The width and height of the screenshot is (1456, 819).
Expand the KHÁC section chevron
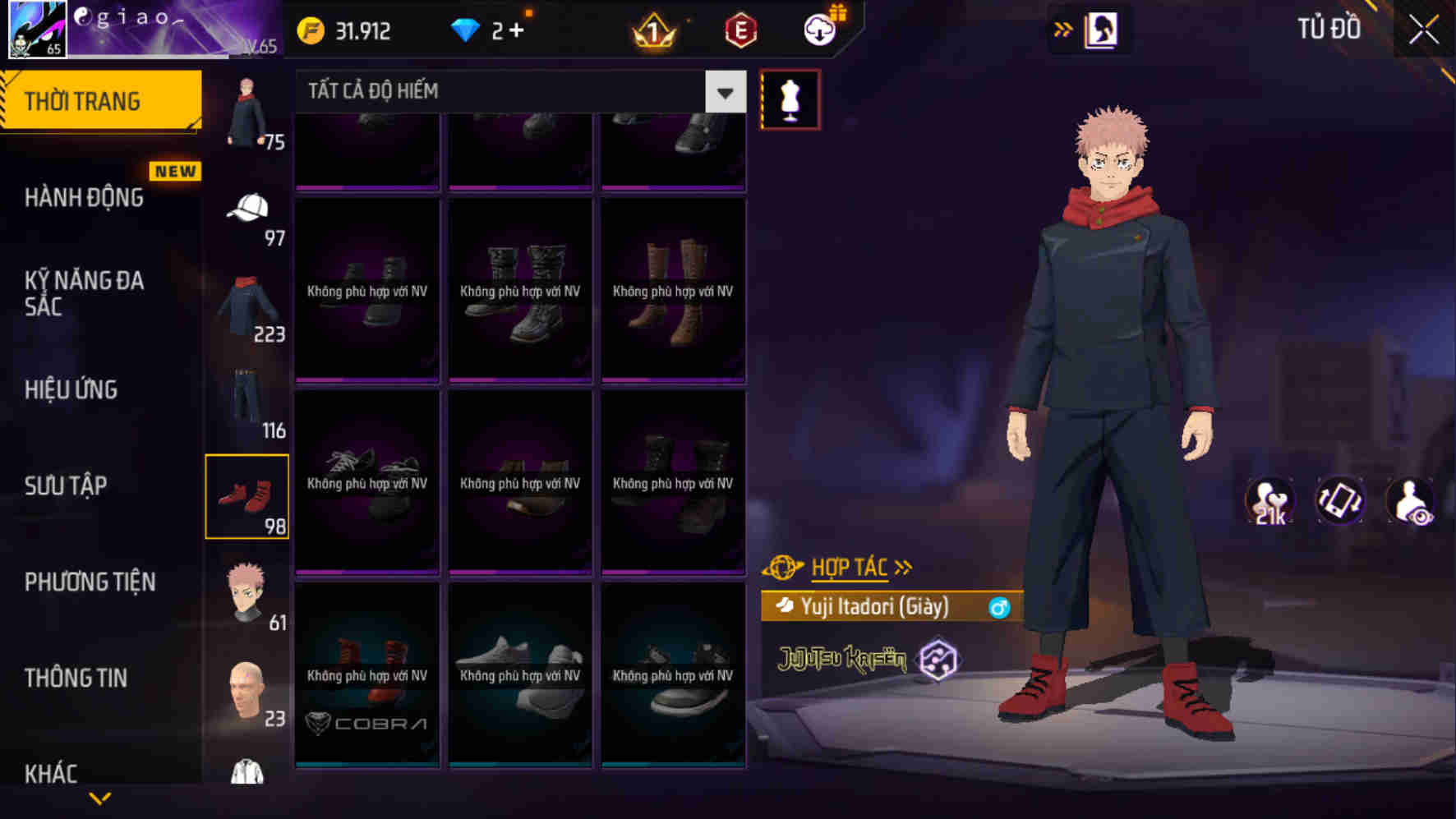point(99,797)
